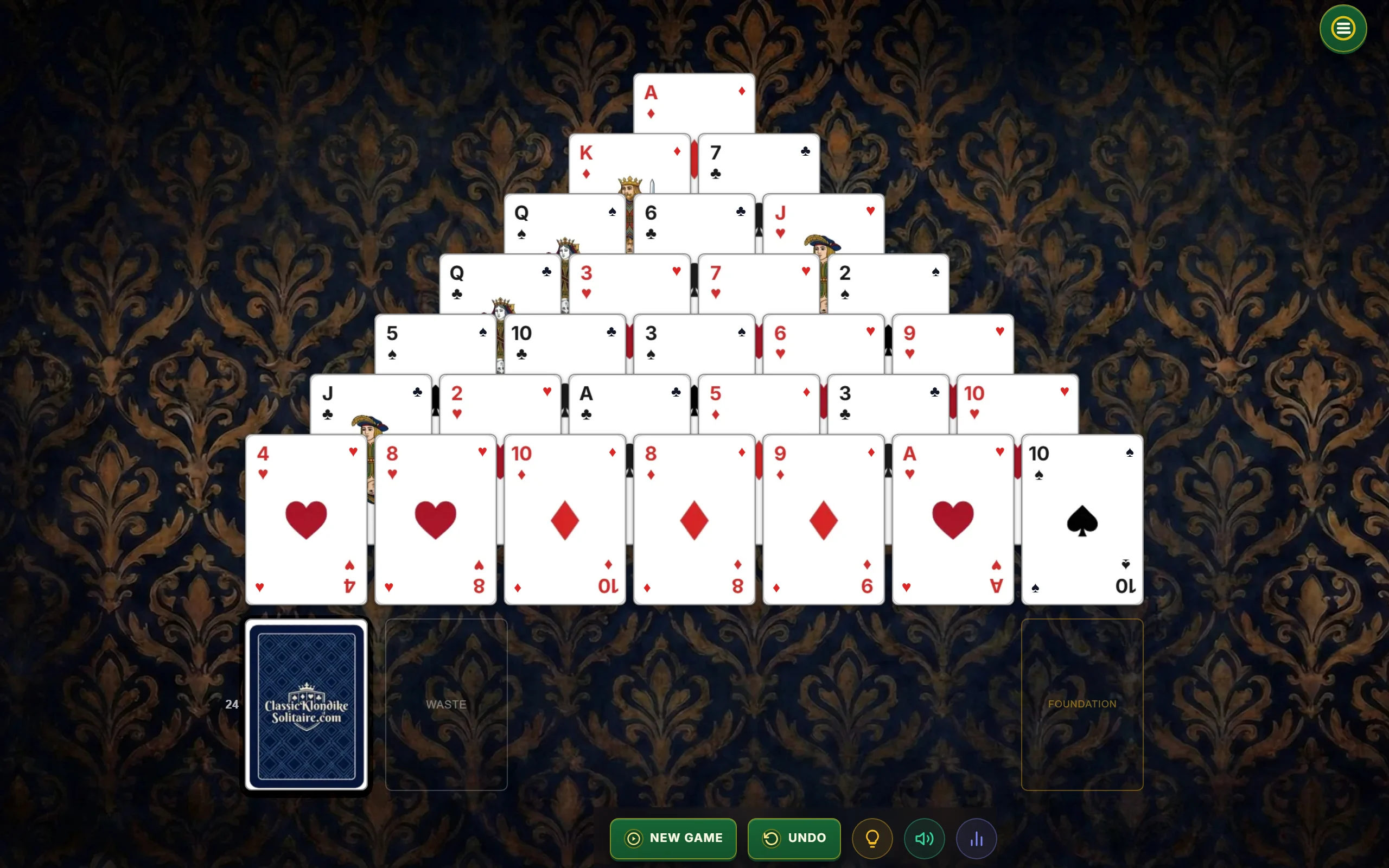Select the 10 of Spades bottom right
Viewport: 1389px width, 868px height.
1081,520
